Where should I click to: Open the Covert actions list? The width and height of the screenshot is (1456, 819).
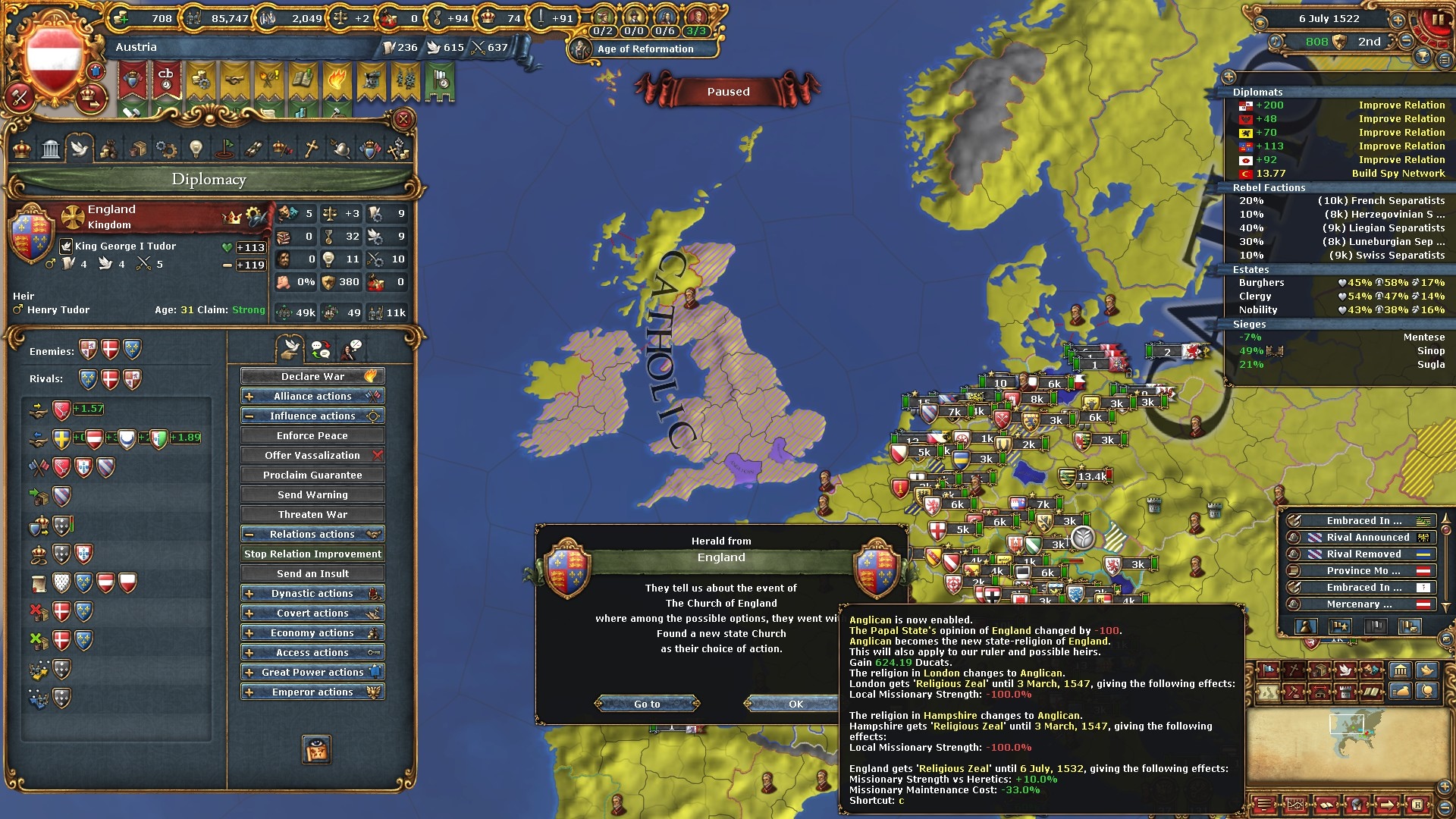click(x=312, y=613)
